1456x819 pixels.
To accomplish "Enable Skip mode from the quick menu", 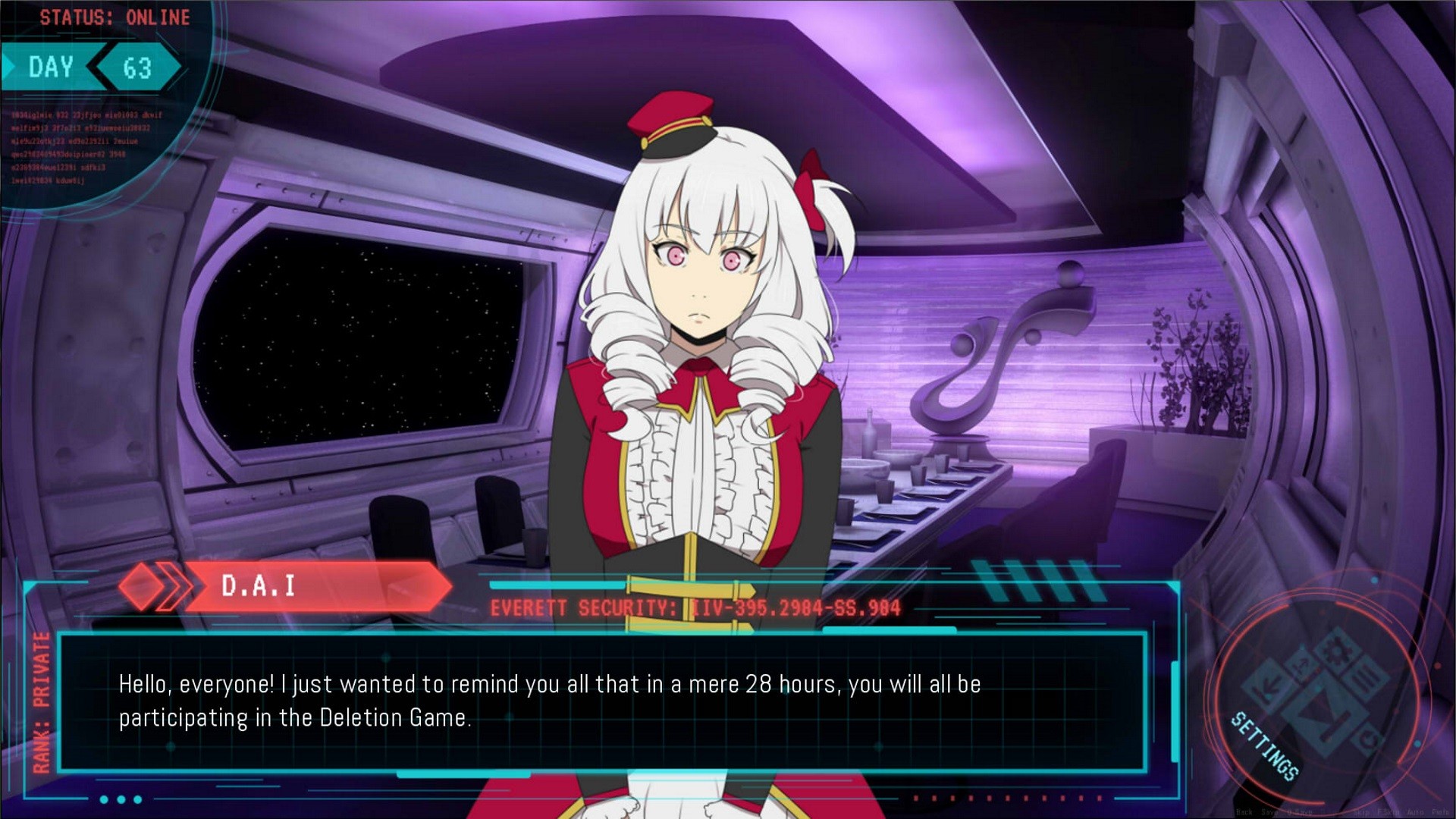I will pyautogui.click(x=1362, y=811).
